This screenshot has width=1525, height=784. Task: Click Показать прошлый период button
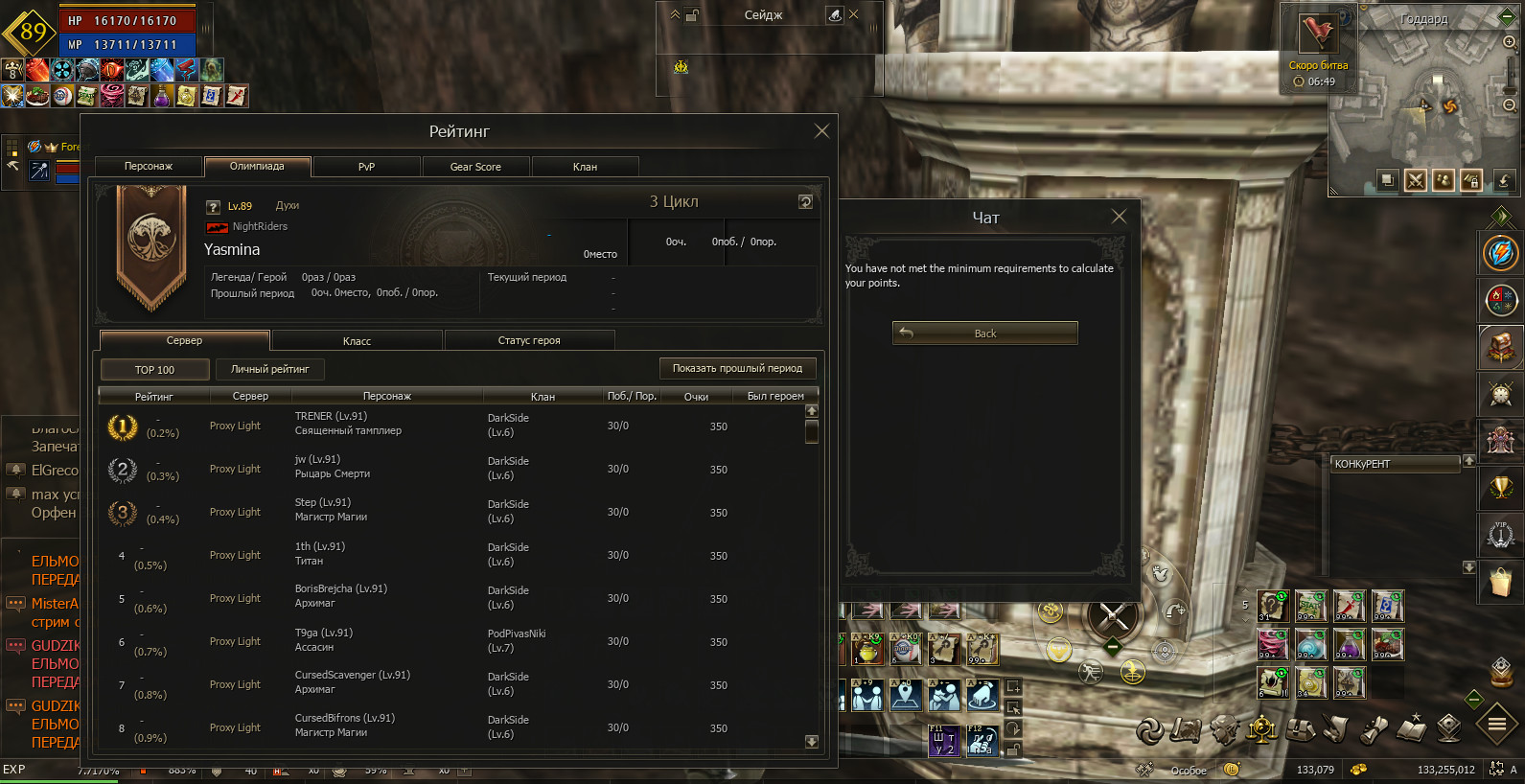click(x=737, y=368)
